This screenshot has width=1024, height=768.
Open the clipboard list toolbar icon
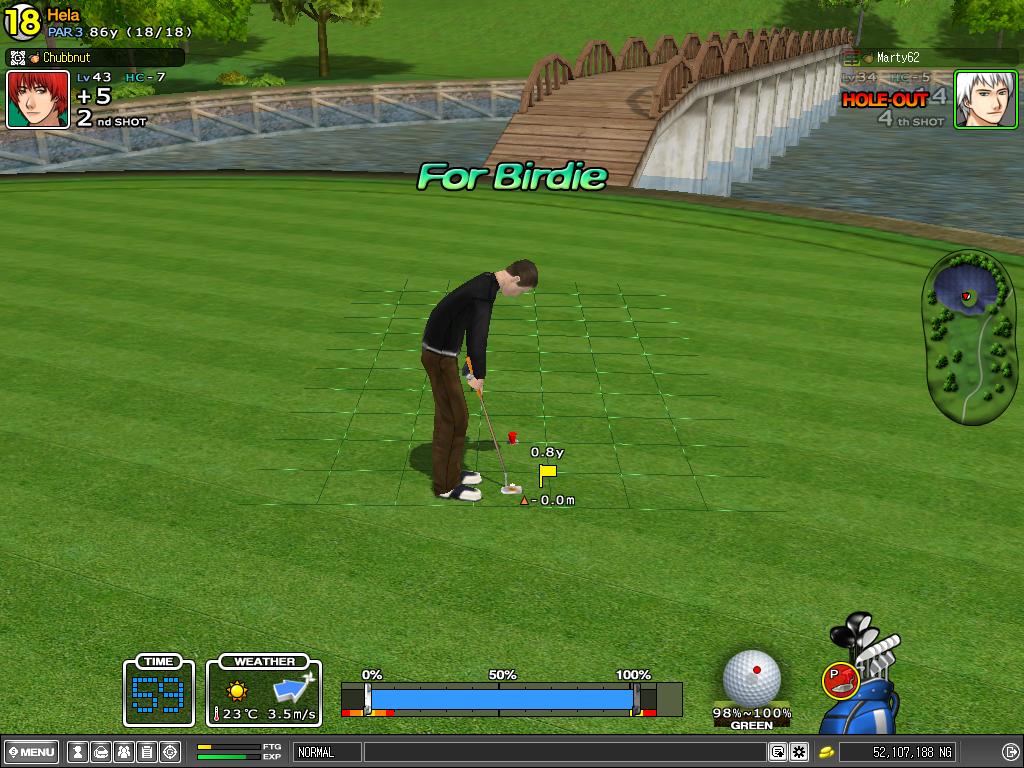click(146, 752)
